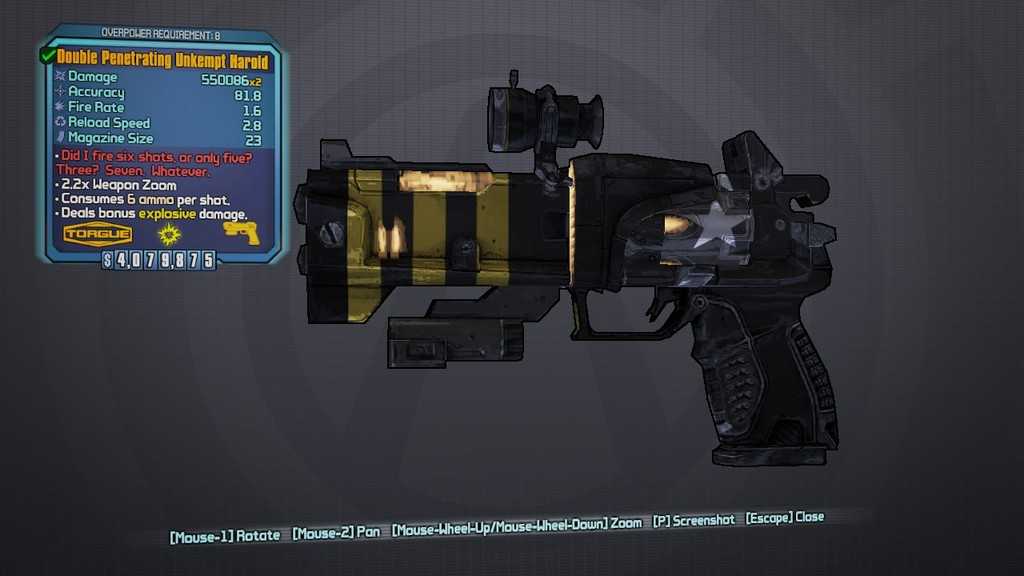
Task: Click the green checkmark on the item card
Action: [x=48, y=57]
